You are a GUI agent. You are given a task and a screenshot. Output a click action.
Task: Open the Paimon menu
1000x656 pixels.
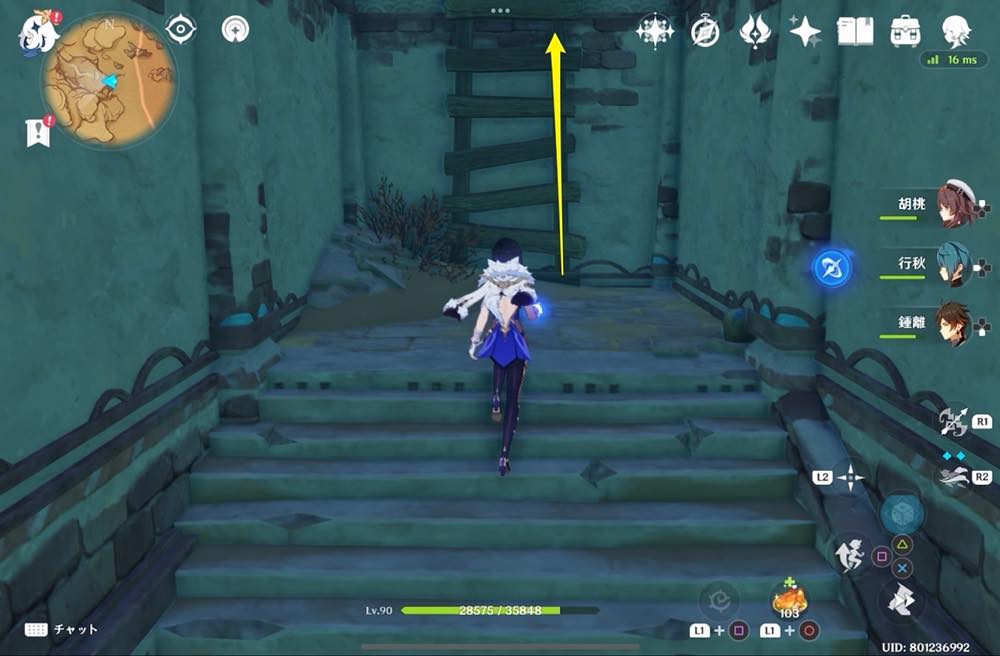(36, 30)
